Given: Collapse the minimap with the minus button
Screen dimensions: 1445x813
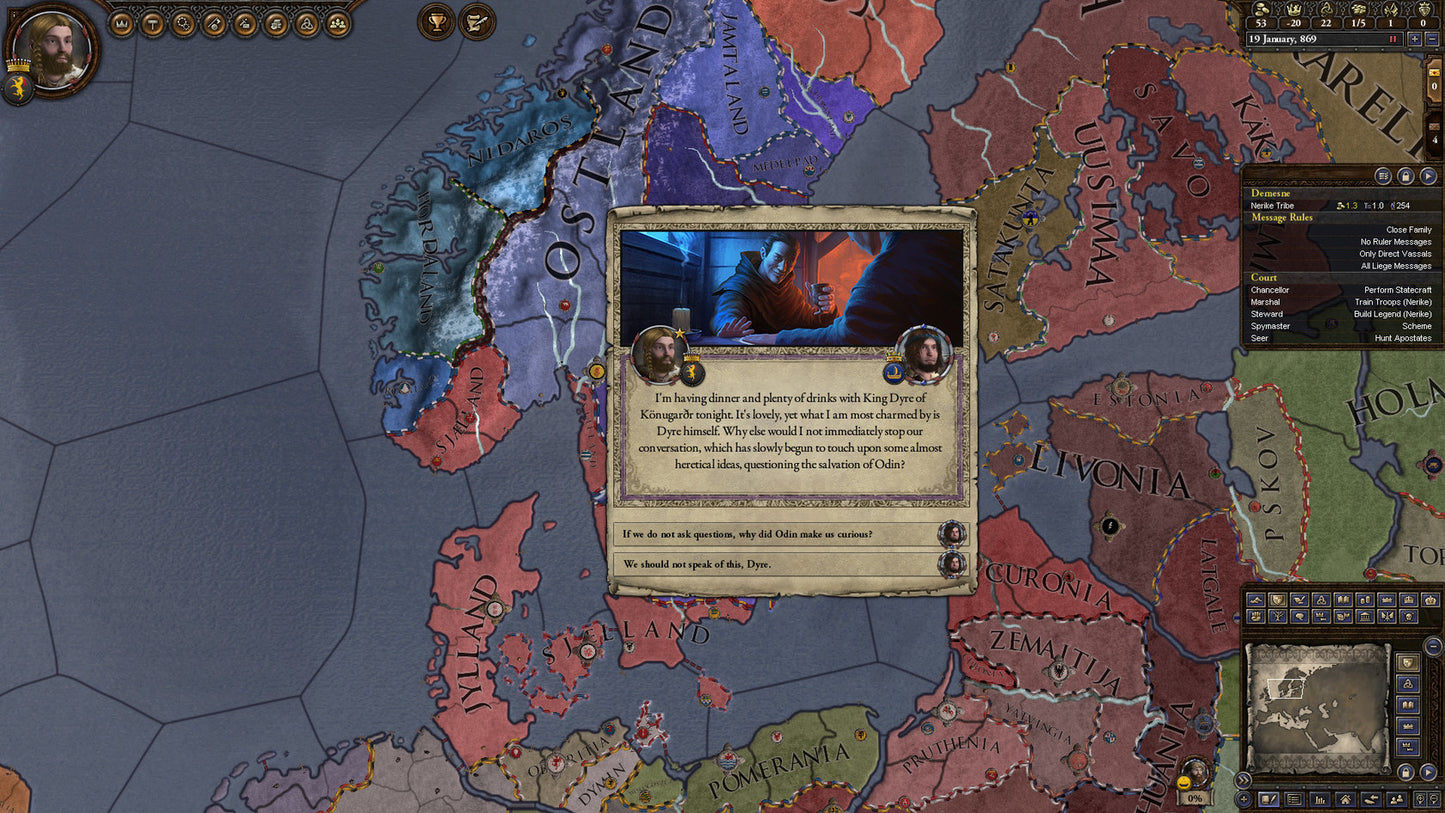Looking at the screenshot, I should point(1434,645).
